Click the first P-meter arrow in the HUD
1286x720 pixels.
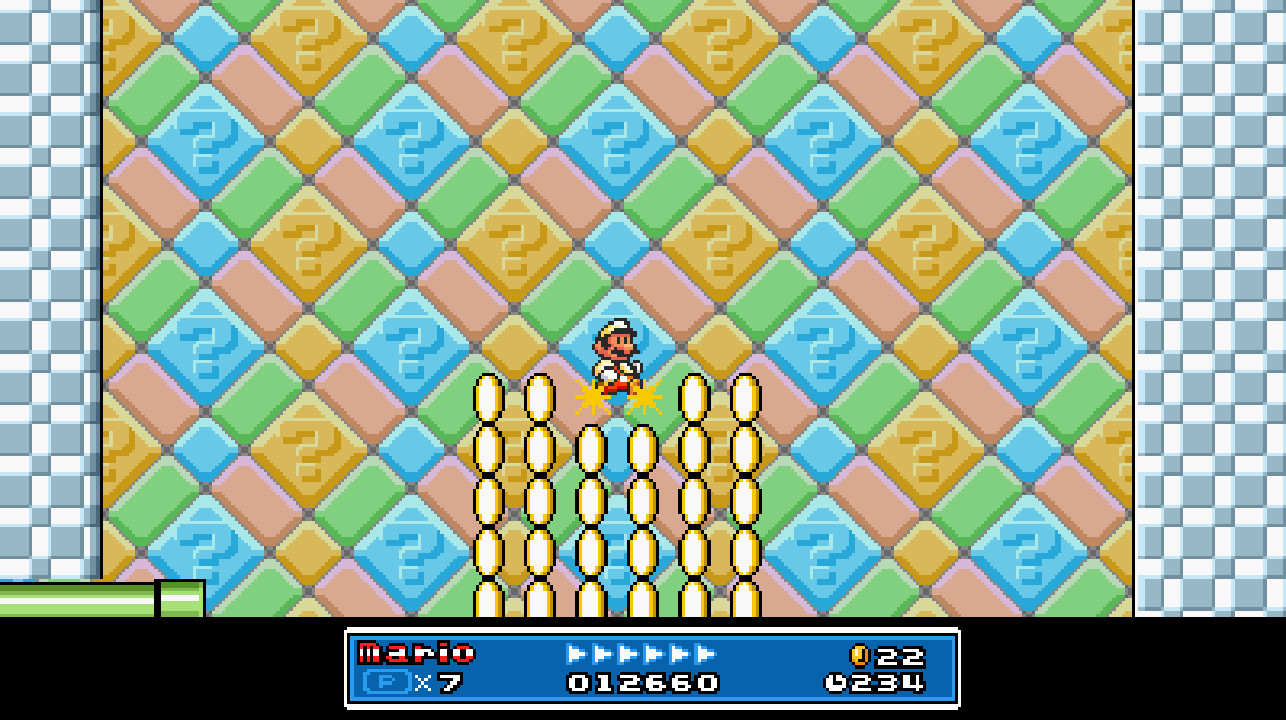pyautogui.click(x=573, y=650)
